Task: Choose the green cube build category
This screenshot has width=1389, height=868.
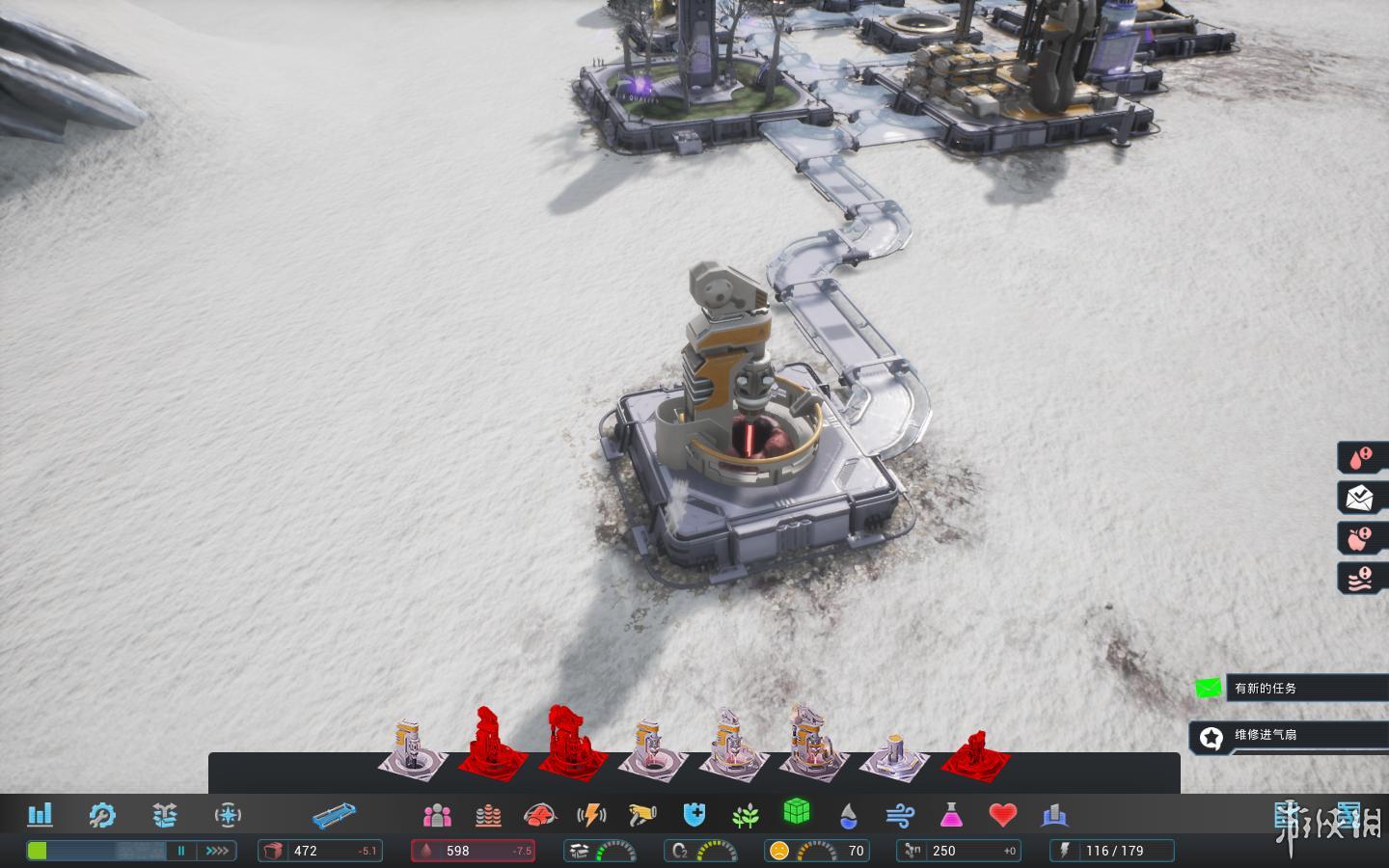Action: tap(796, 812)
